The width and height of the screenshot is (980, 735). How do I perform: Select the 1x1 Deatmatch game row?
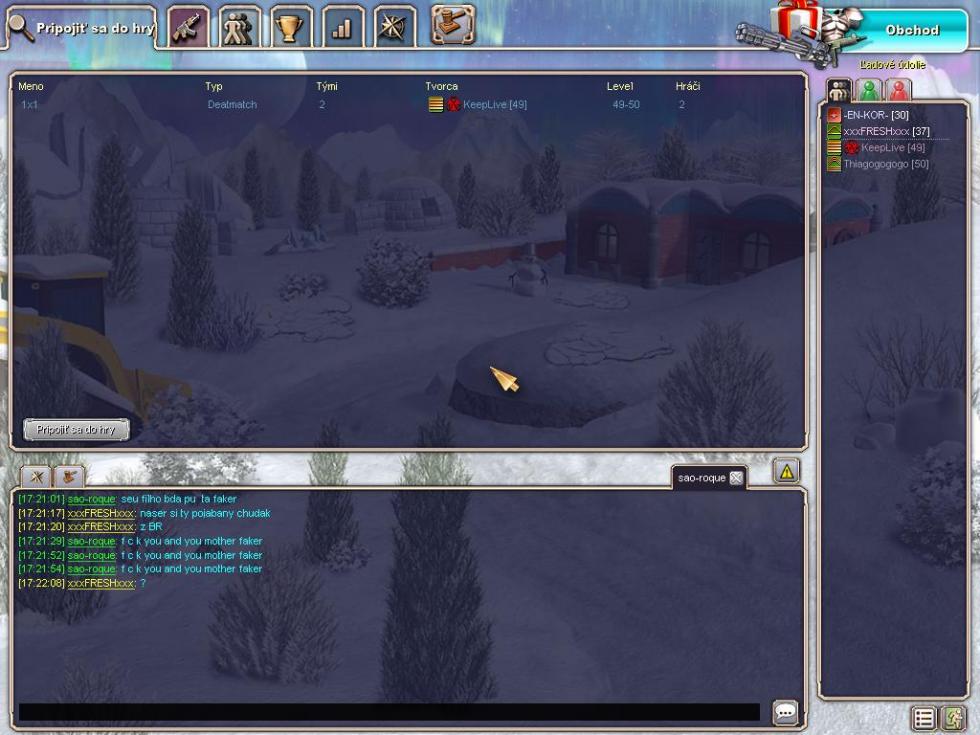300,105
